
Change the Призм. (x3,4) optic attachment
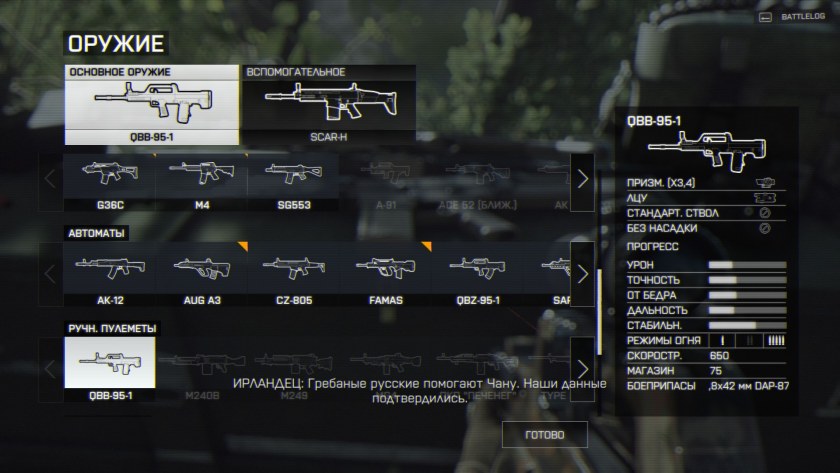[x=701, y=184]
